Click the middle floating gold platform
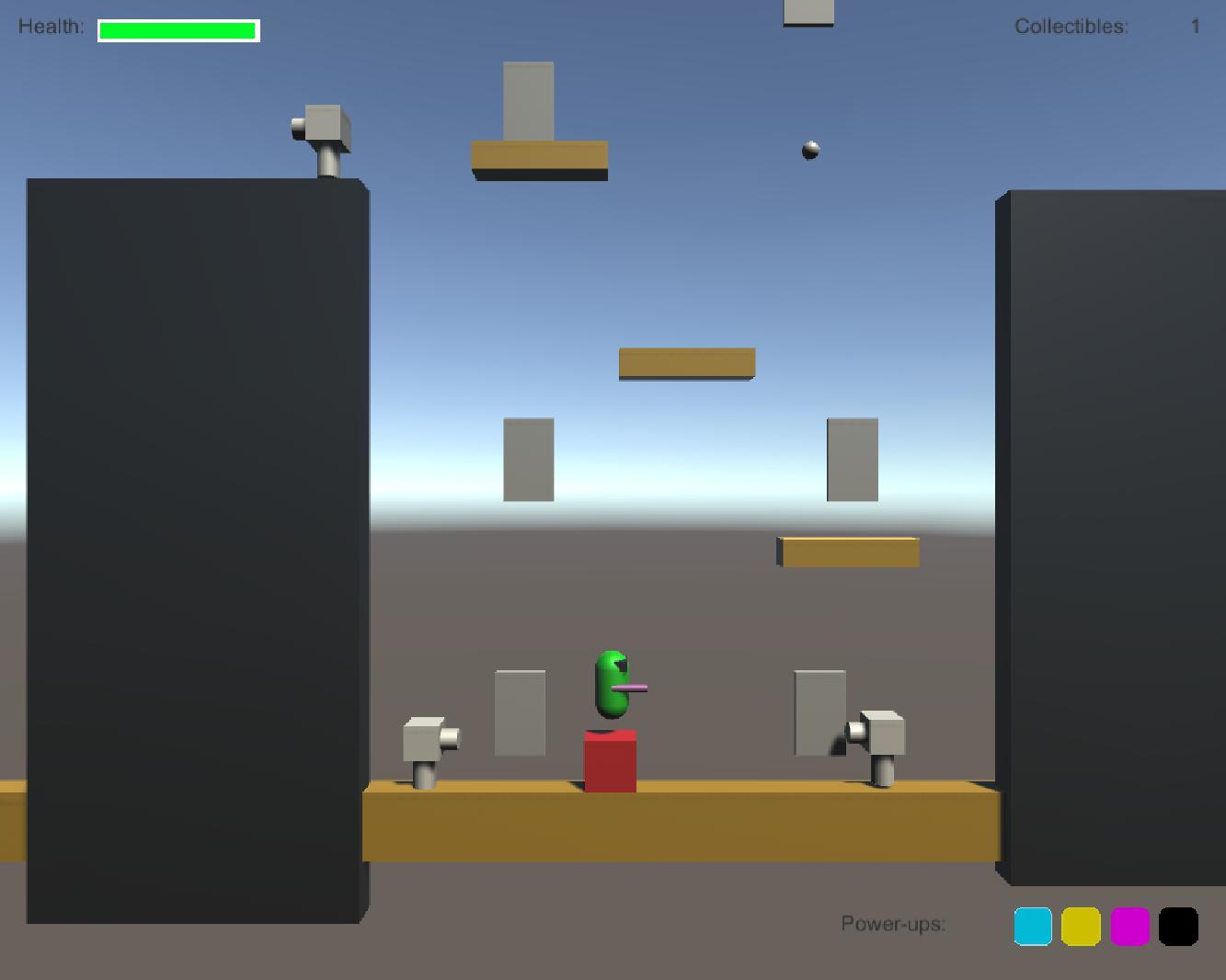This screenshot has height=980, width=1226. coord(685,360)
